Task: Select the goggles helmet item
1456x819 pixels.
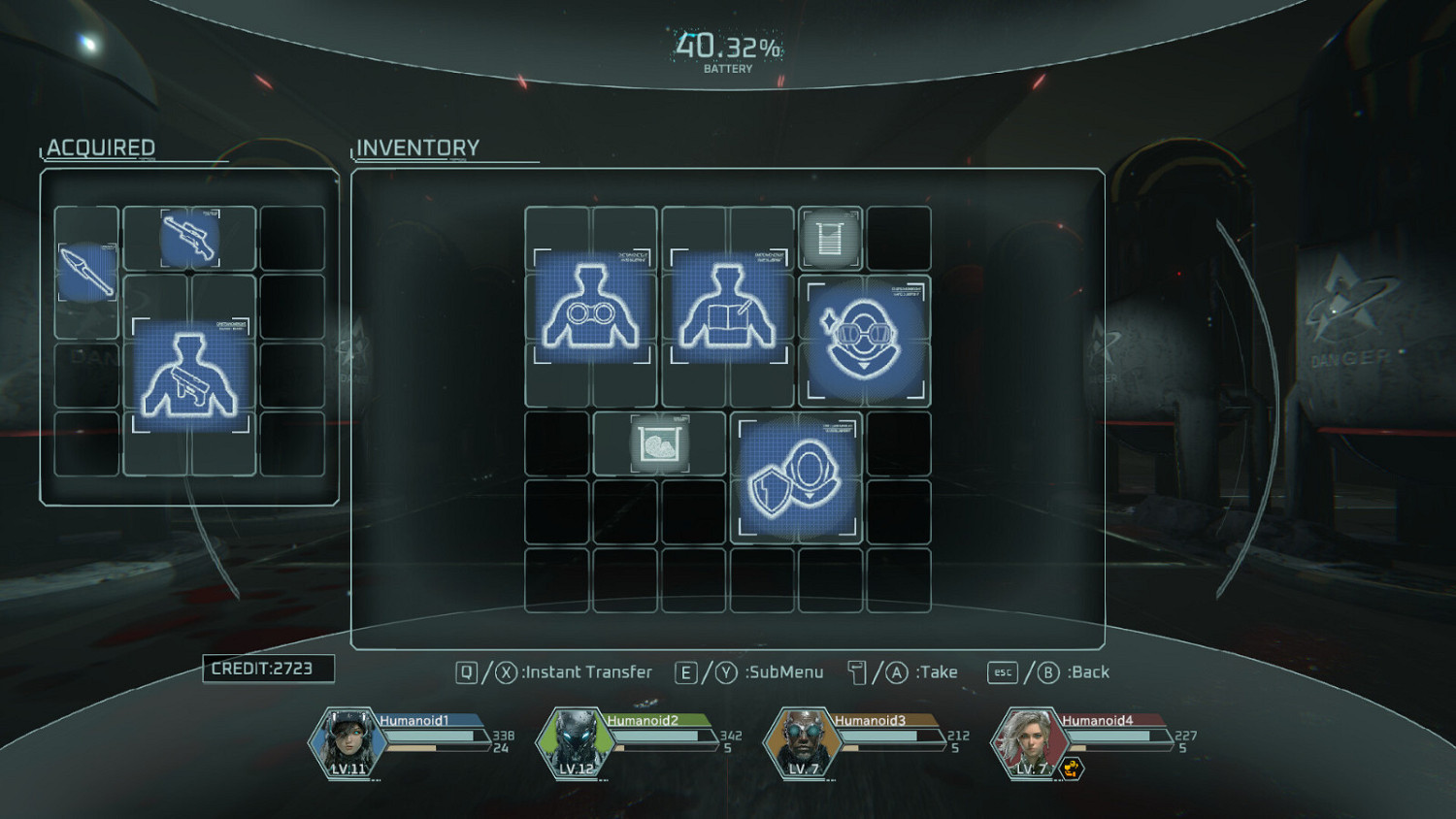Action: (x=864, y=340)
